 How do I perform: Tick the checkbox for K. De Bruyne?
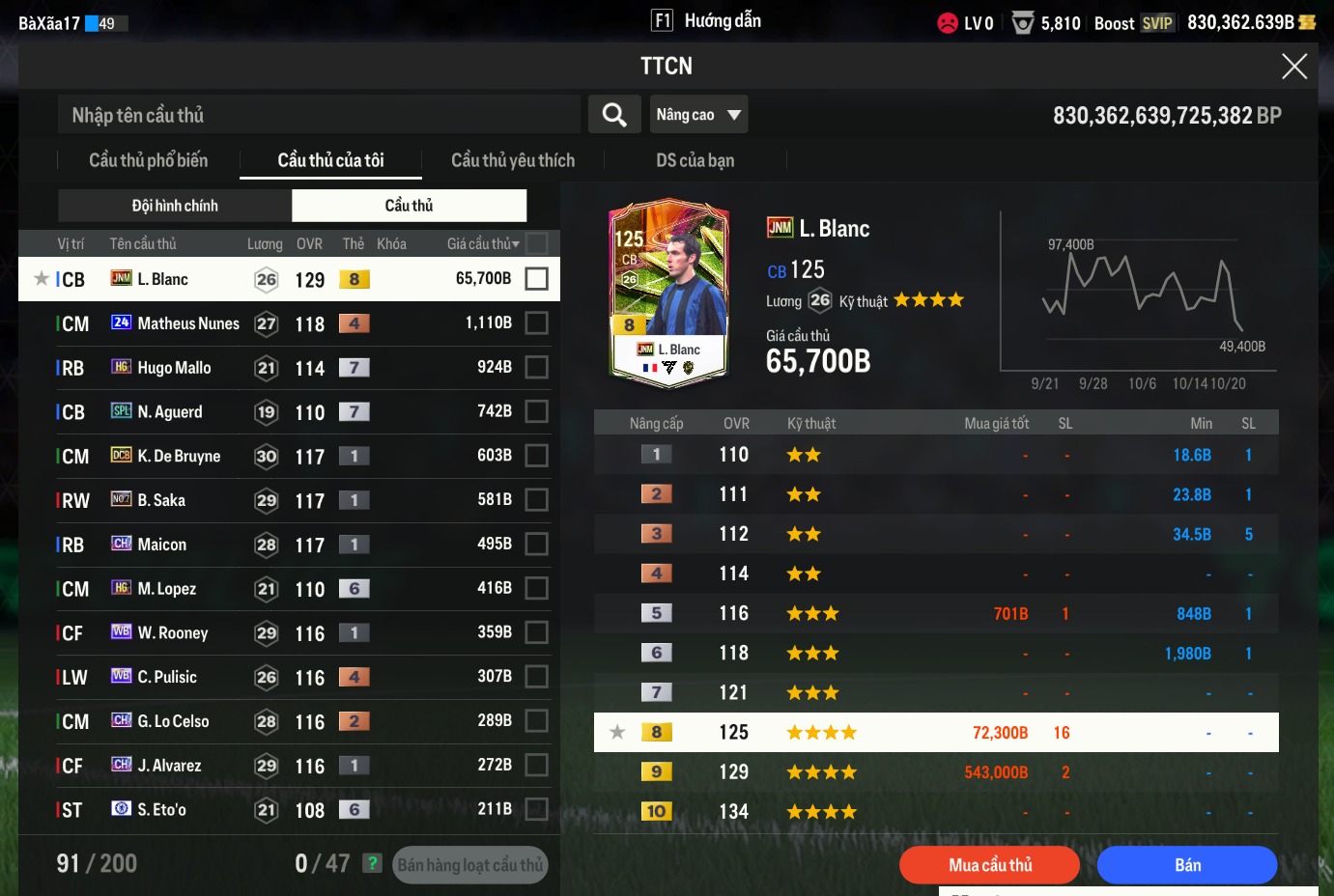point(537,456)
